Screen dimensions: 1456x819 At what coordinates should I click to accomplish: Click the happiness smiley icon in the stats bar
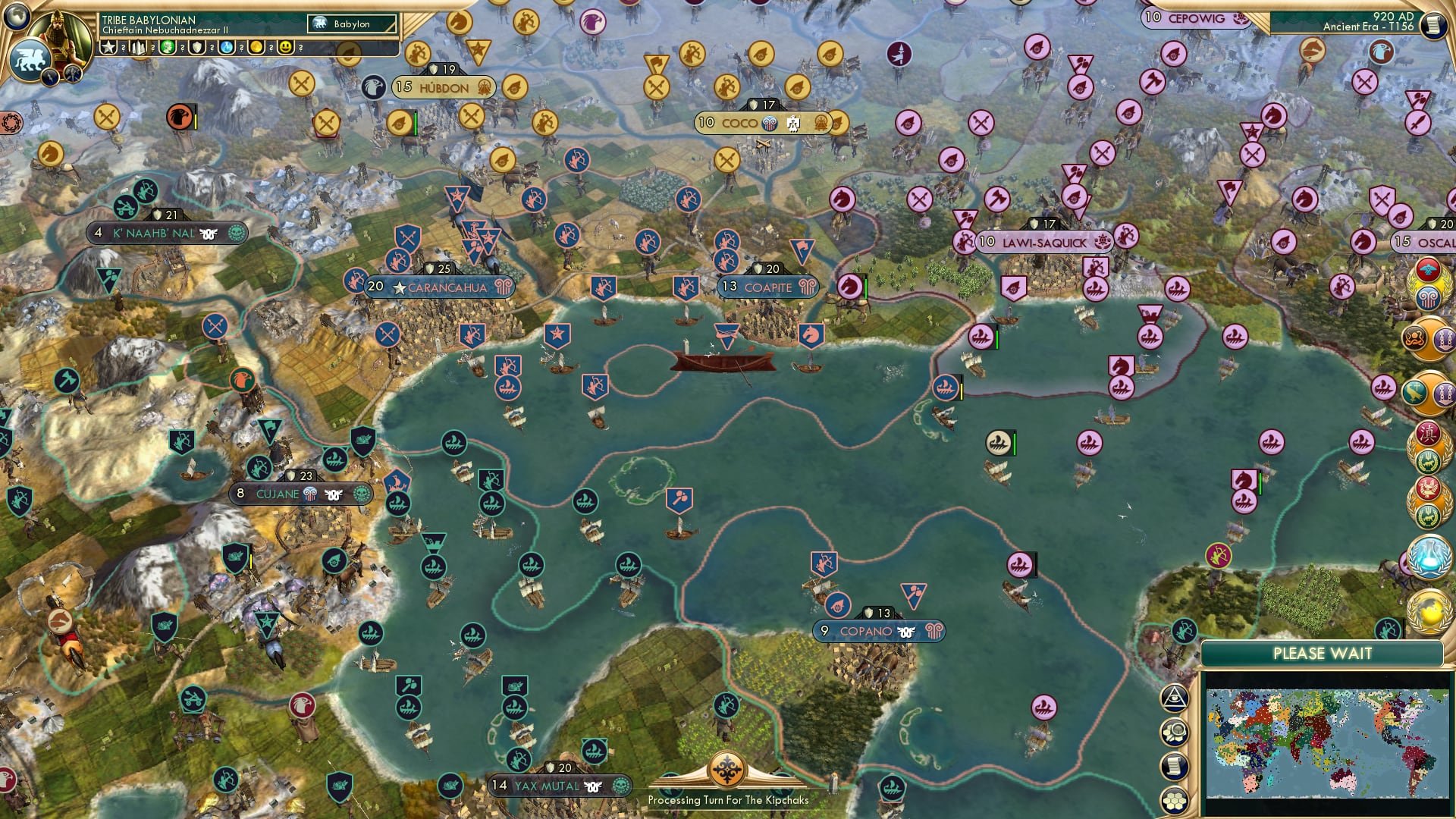tap(285, 48)
